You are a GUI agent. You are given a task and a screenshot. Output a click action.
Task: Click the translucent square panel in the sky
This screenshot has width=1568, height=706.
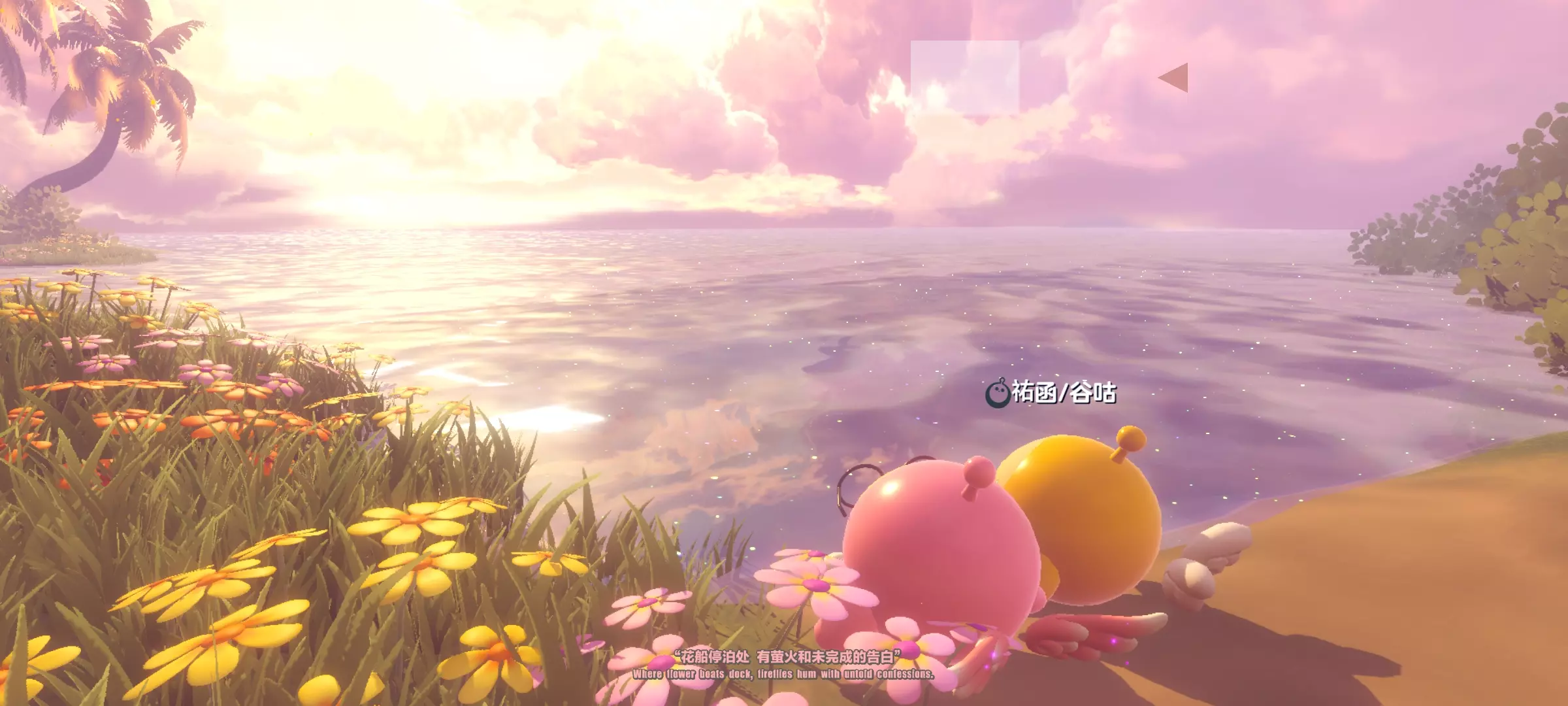click(964, 76)
